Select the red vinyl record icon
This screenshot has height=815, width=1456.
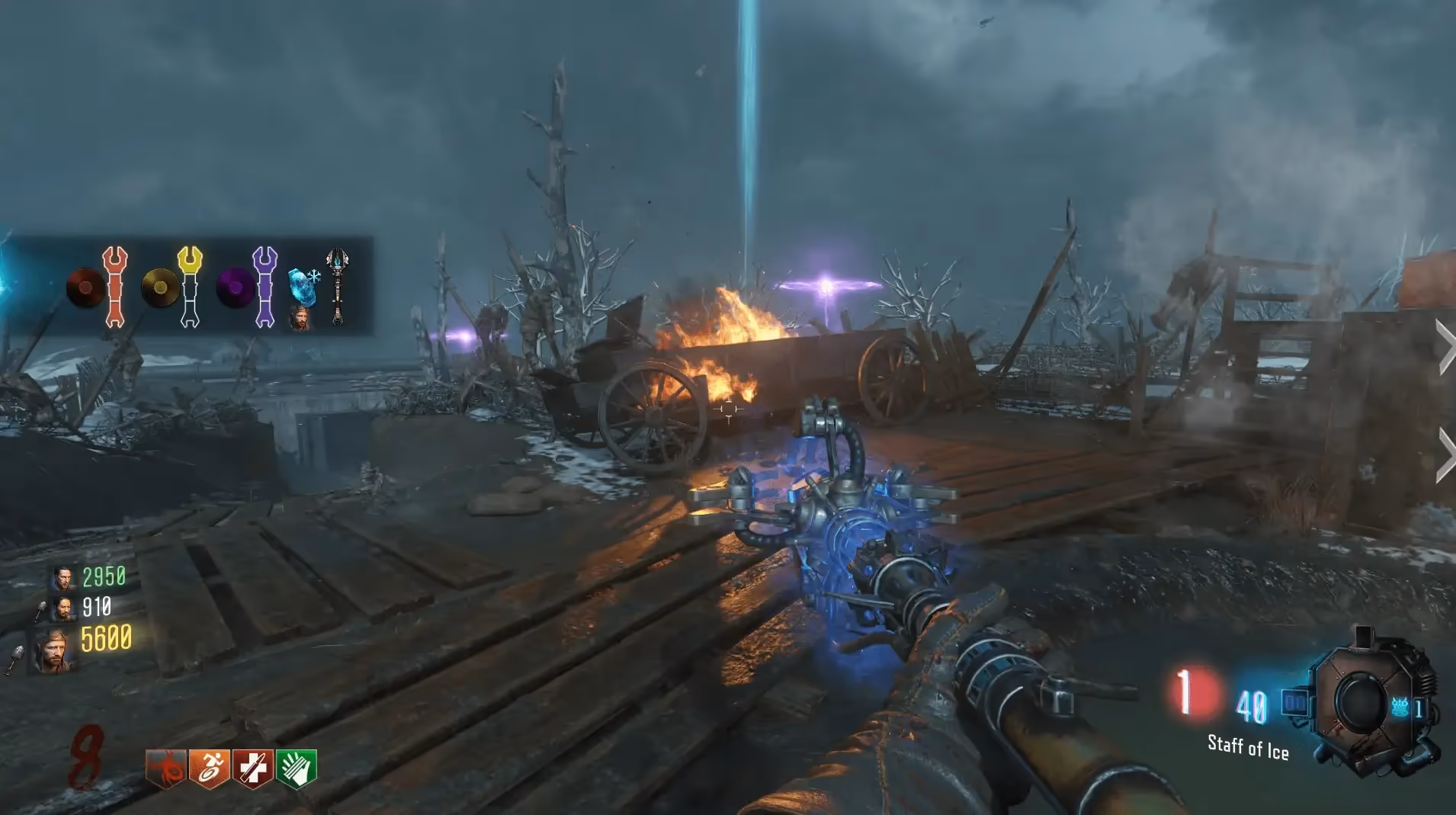coord(85,288)
